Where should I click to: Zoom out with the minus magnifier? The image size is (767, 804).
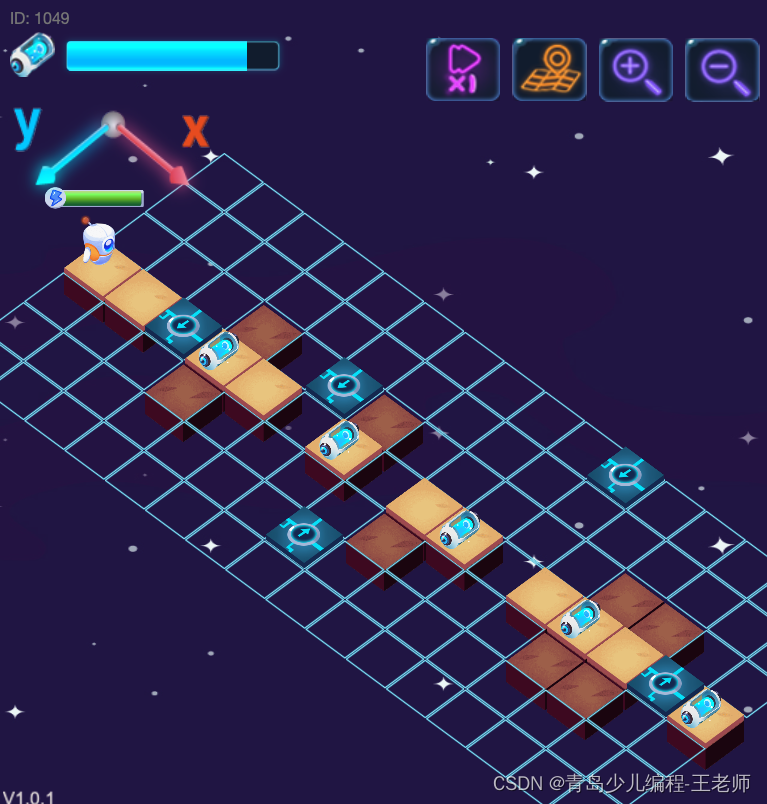[x=722, y=69]
